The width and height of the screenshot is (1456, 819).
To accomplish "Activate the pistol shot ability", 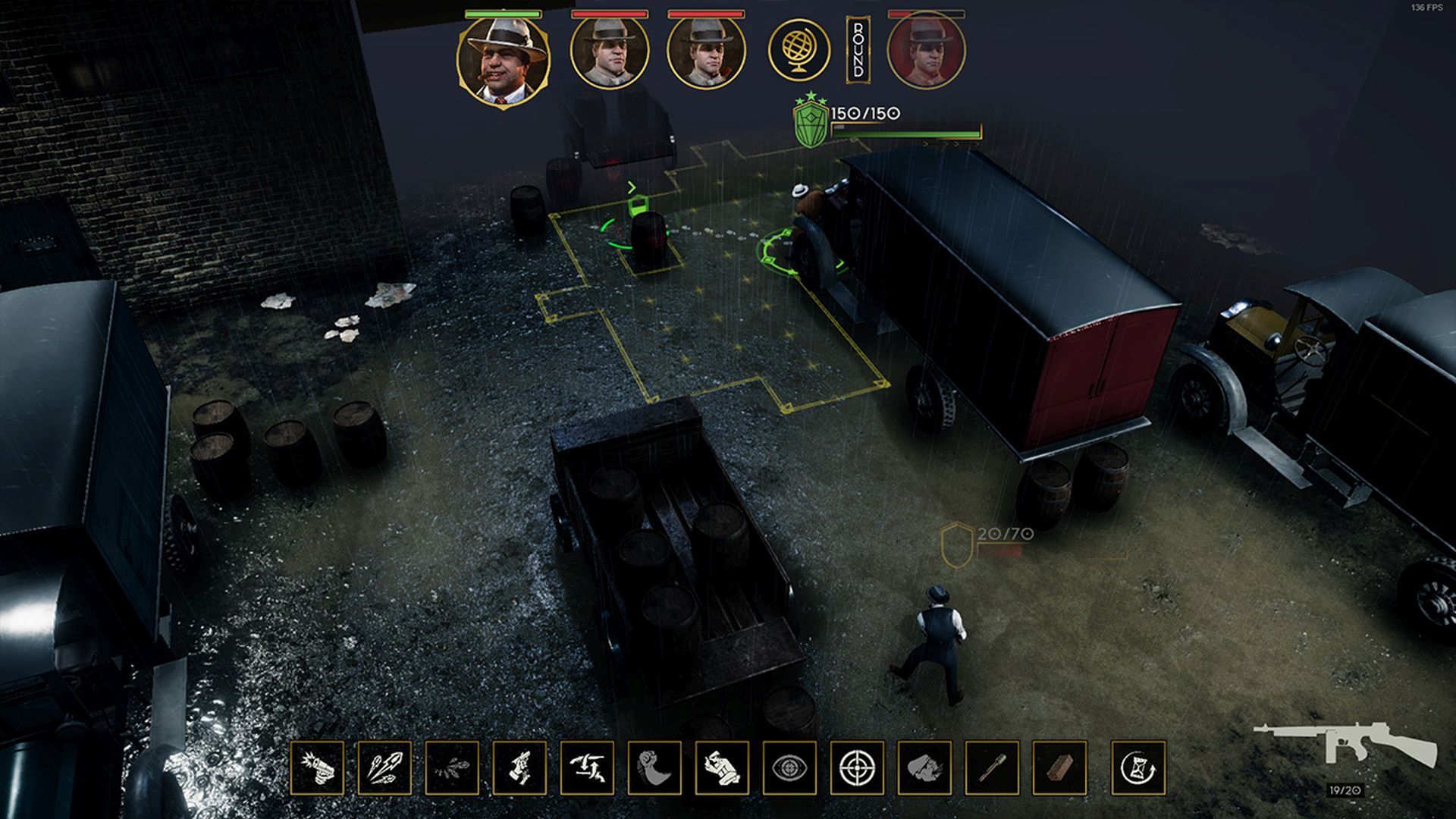I will [317, 767].
